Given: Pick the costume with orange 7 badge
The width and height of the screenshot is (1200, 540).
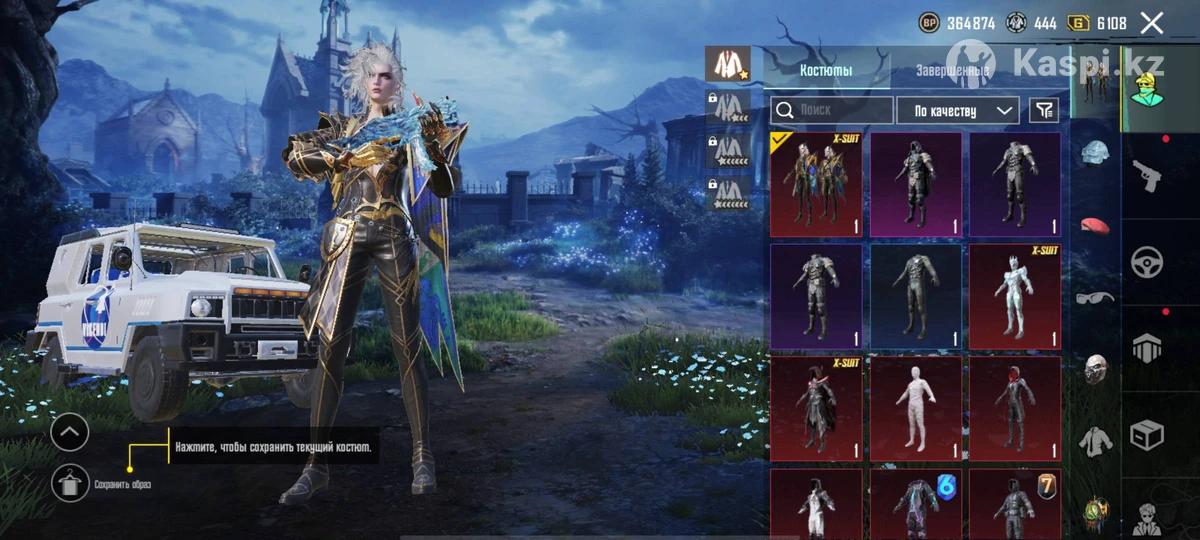Looking at the screenshot, I should pos(1014,504).
